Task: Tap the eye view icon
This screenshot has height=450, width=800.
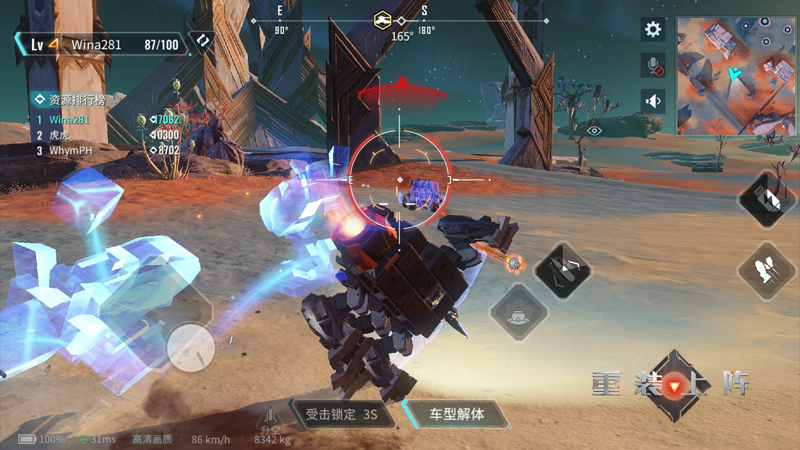Action: tap(595, 130)
